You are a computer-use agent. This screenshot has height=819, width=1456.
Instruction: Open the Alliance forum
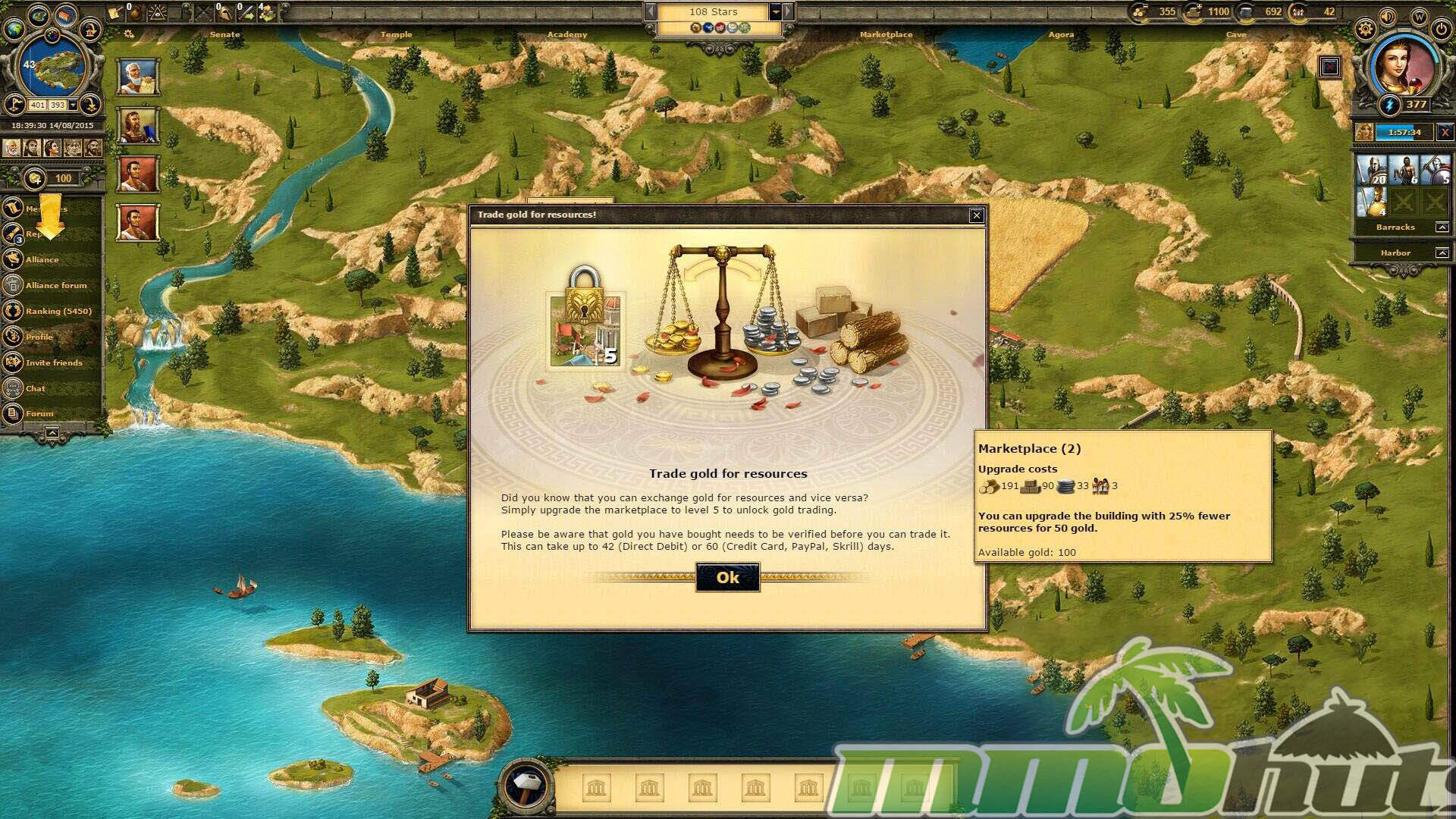point(55,285)
